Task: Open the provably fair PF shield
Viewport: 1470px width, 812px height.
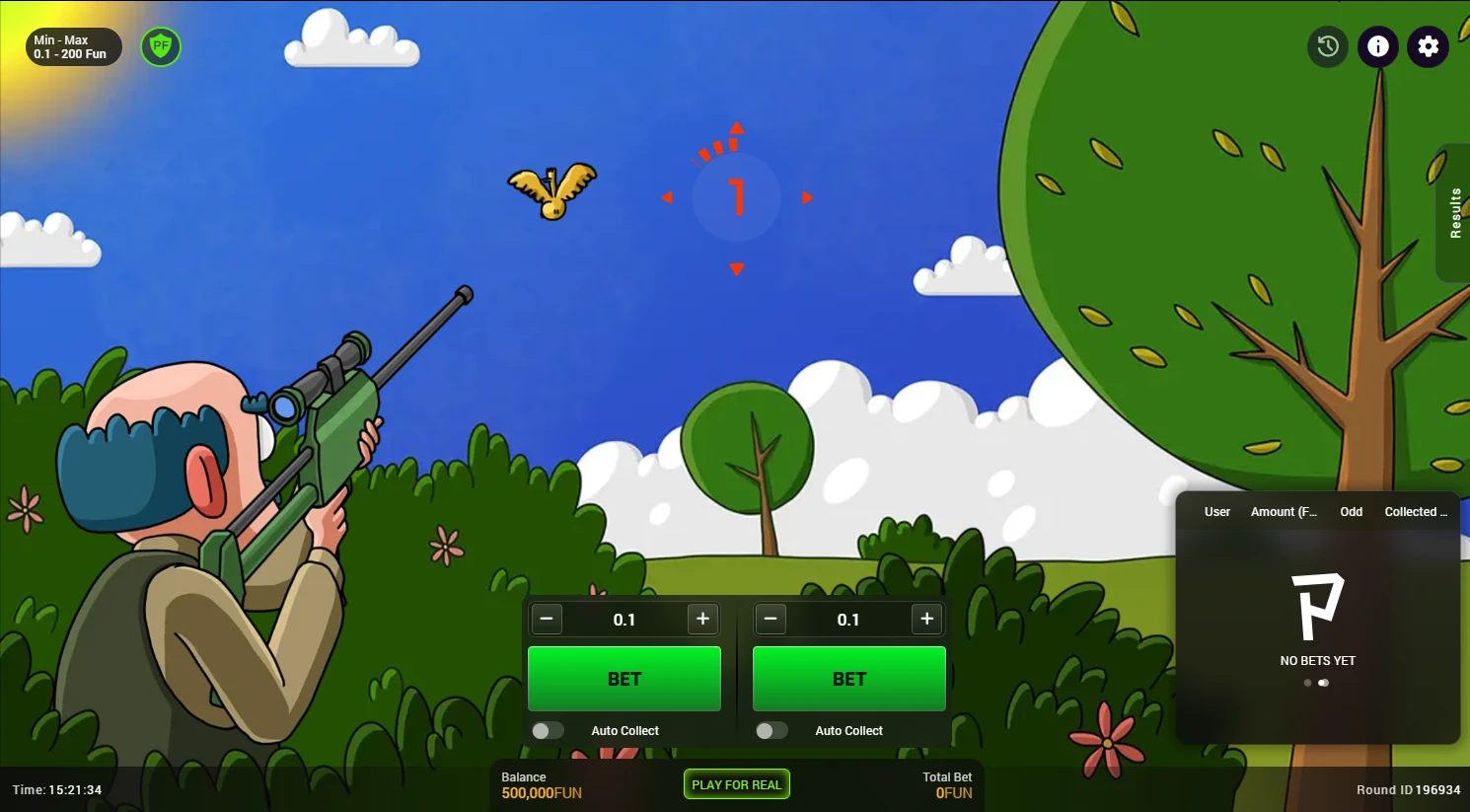Action: pos(161,46)
